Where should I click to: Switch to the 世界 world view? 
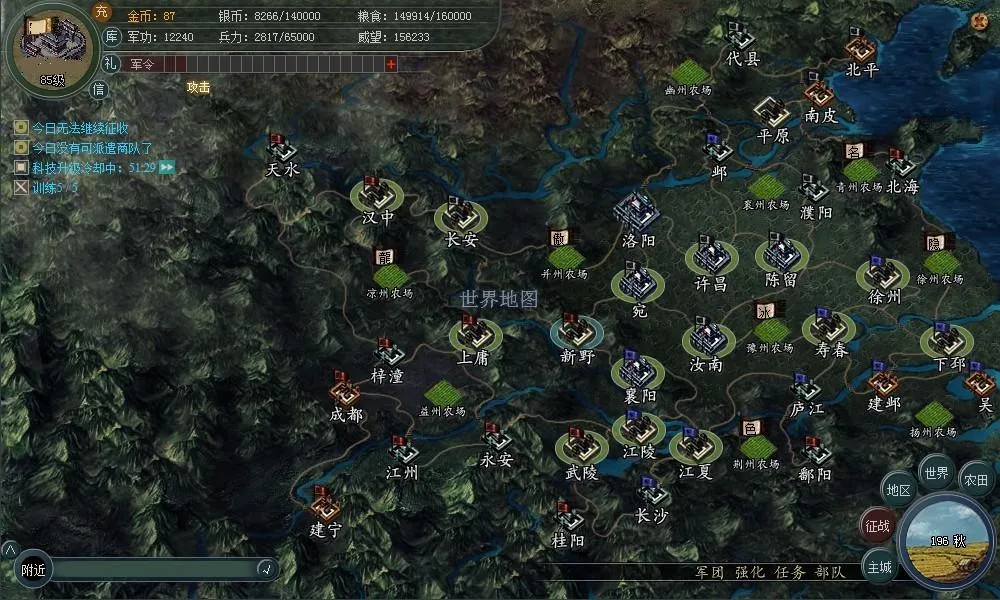(x=936, y=473)
